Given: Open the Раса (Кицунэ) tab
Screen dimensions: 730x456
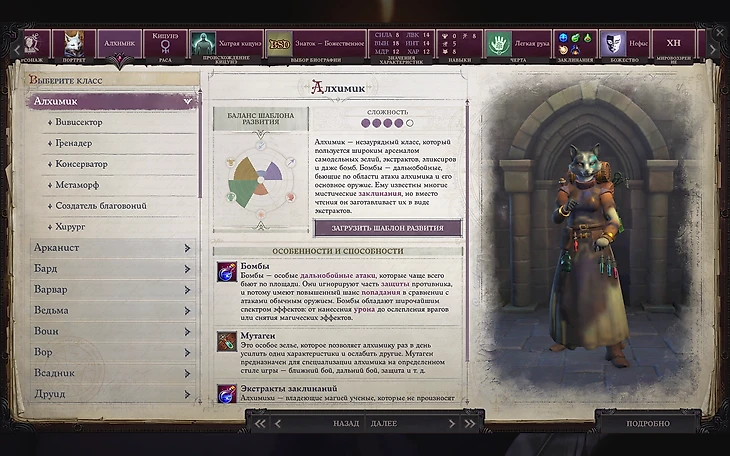Looking at the screenshot, I should 164,45.
